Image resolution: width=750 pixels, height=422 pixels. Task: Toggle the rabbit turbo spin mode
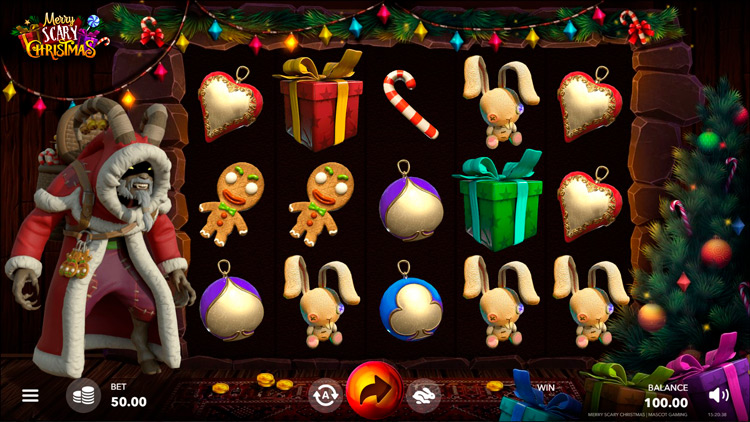pyautogui.click(x=423, y=395)
